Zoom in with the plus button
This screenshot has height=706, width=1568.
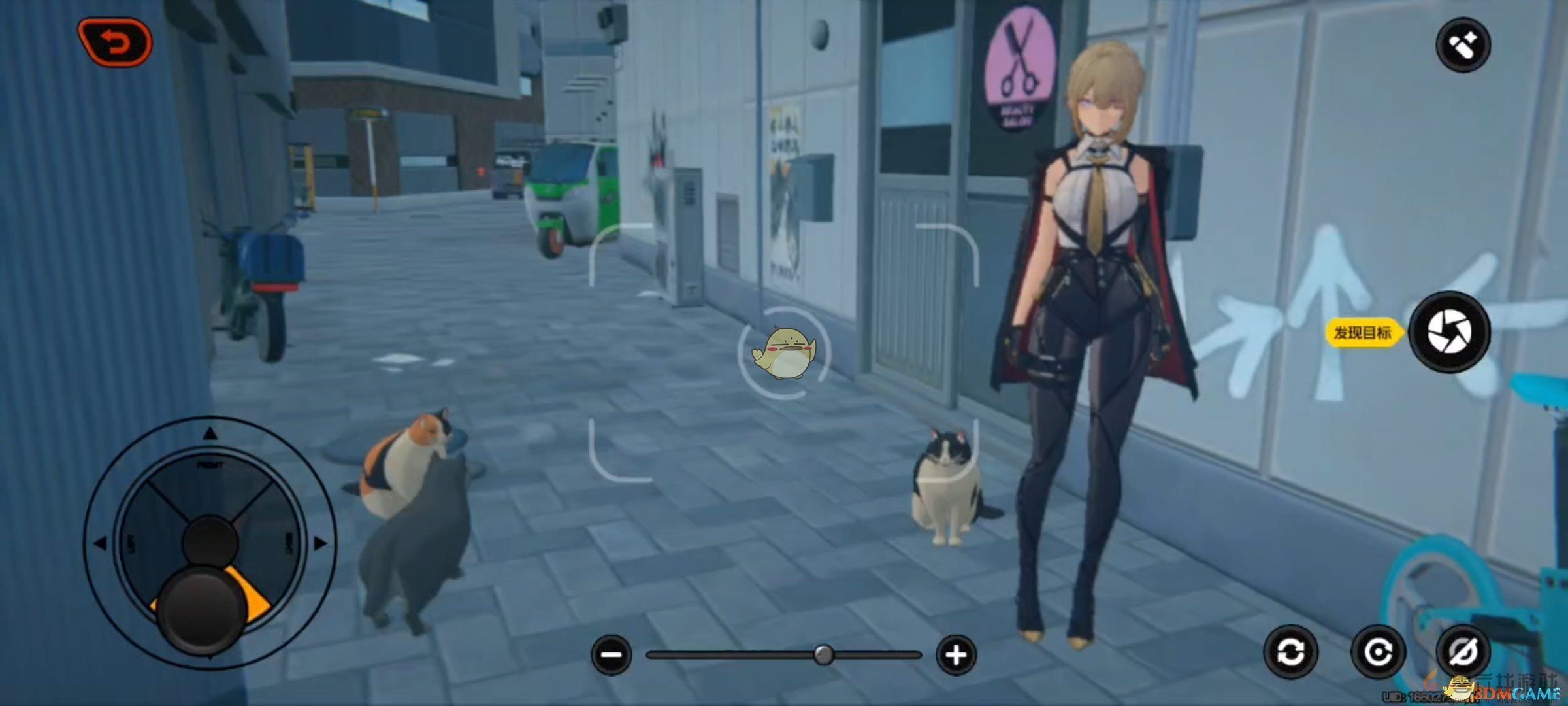tap(956, 654)
